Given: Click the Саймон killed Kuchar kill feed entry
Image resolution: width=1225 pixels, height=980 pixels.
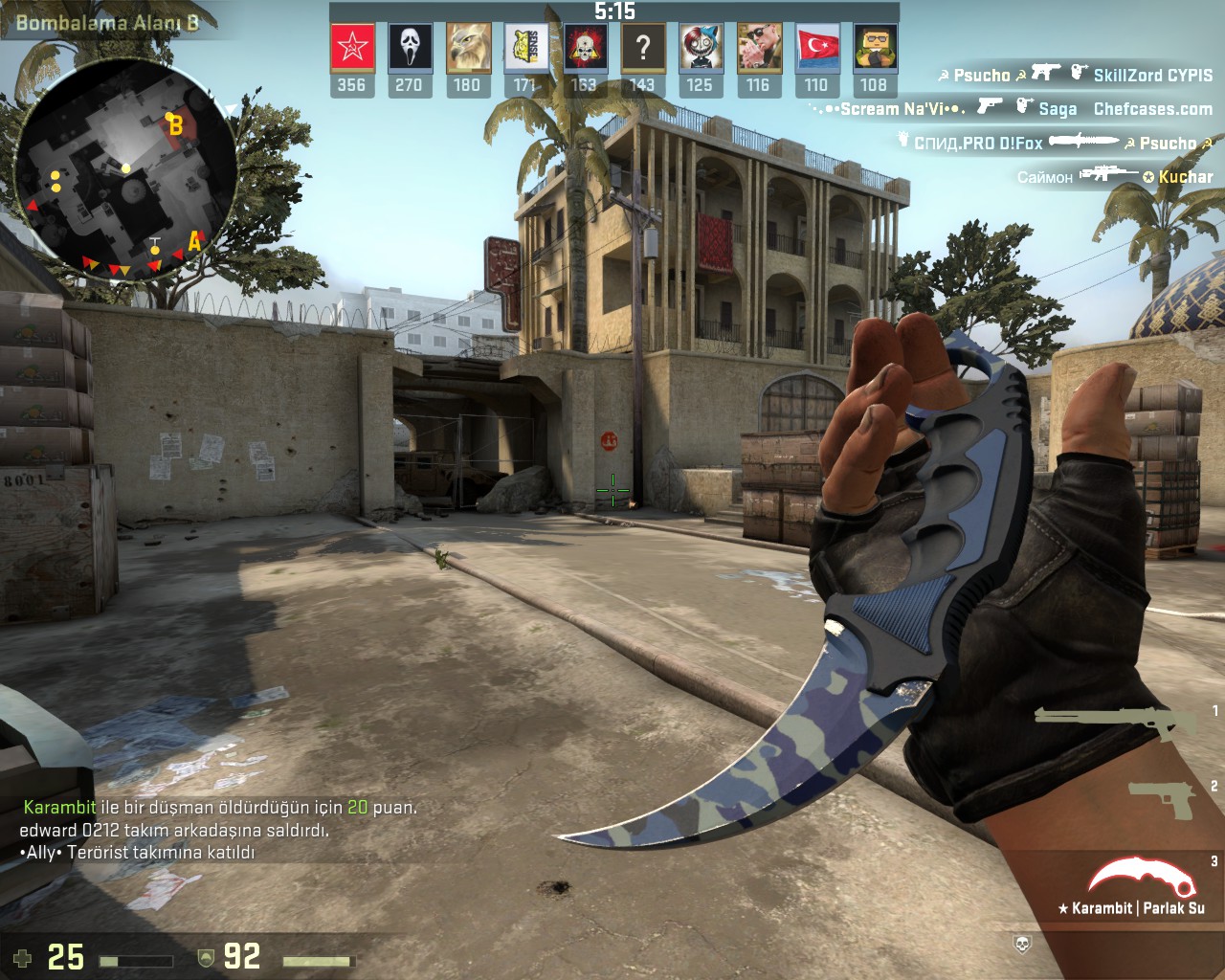Looking at the screenshot, I should 1114,176.
